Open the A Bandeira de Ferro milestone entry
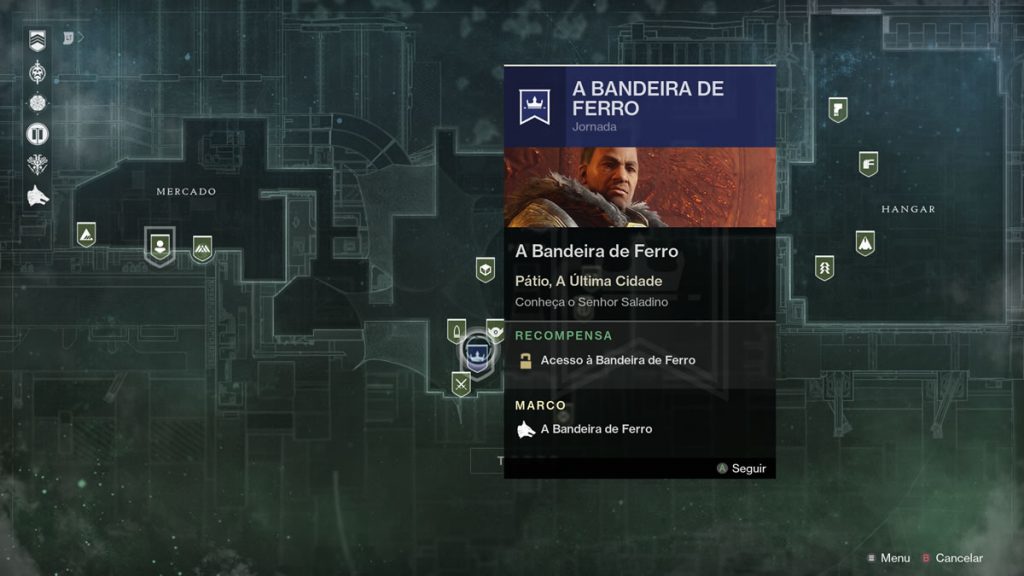Viewport: 1024px width, 576px height. point(596,429)
